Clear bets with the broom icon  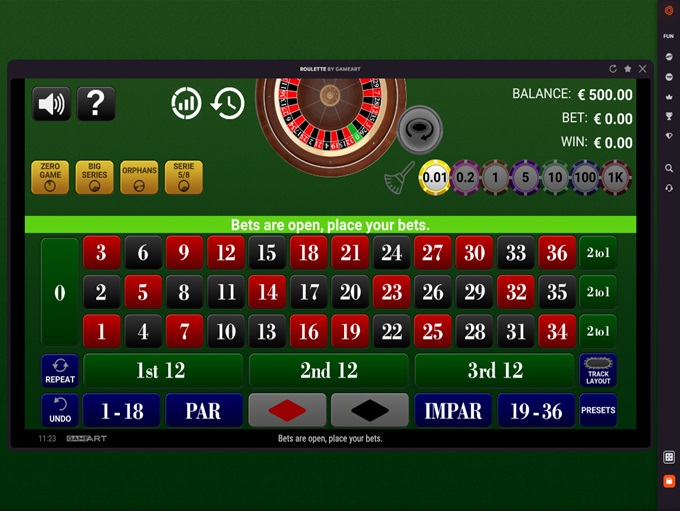pos(399,177)
